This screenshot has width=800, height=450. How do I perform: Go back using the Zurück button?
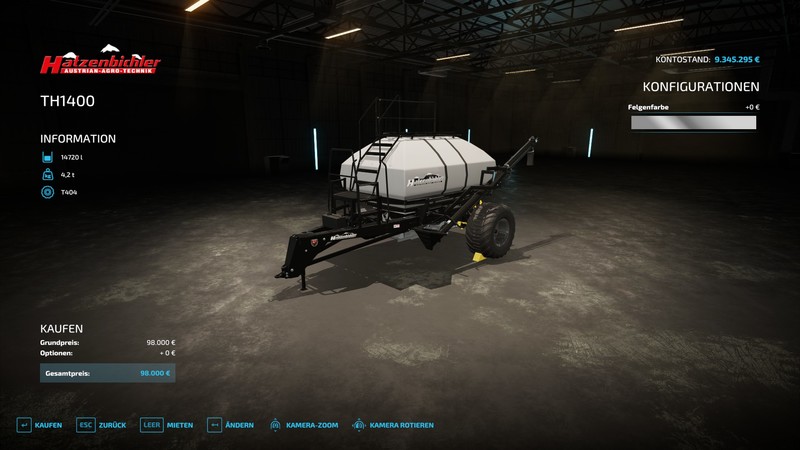(102, 425)
